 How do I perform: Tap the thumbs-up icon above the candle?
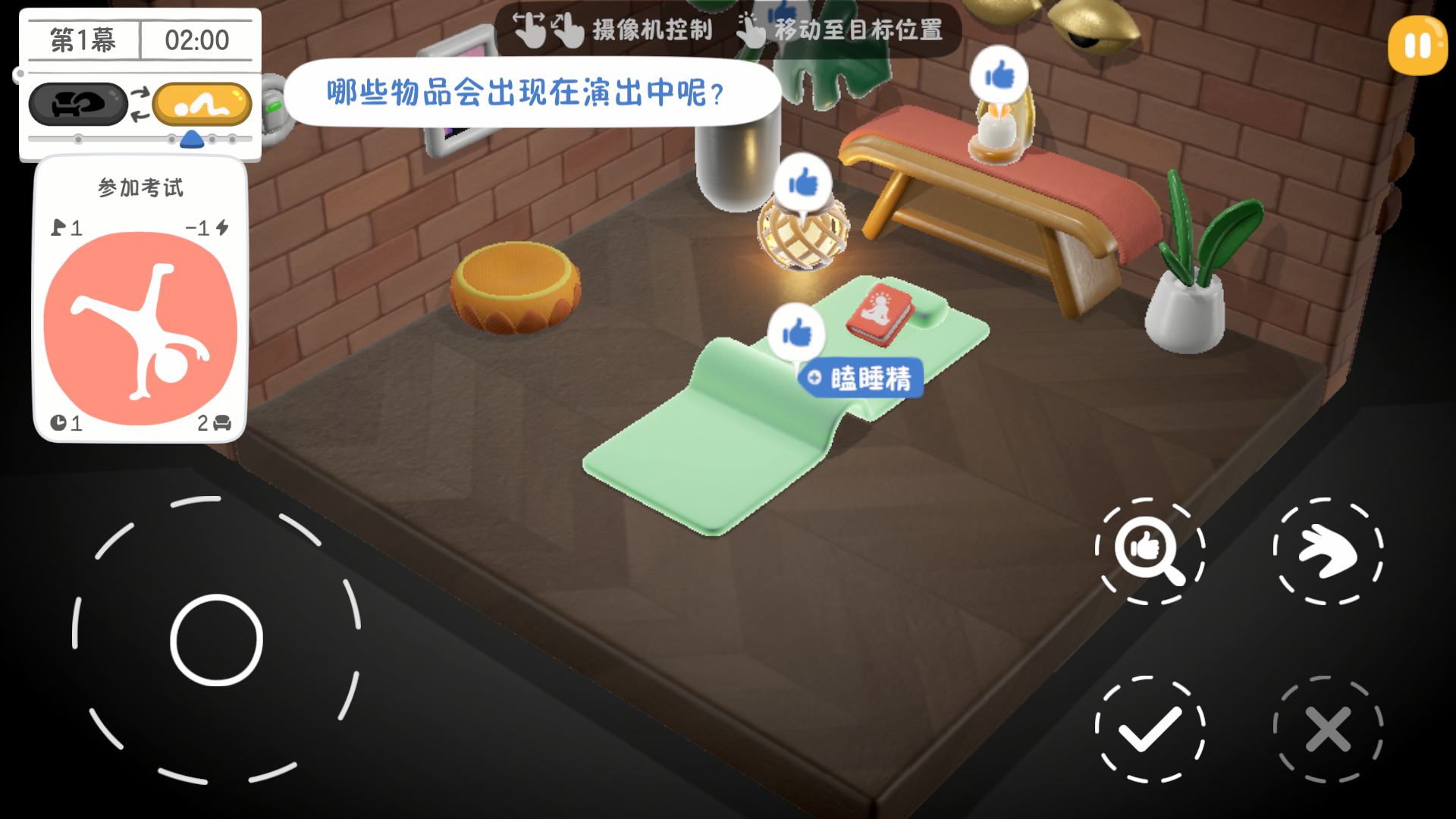1001,74
